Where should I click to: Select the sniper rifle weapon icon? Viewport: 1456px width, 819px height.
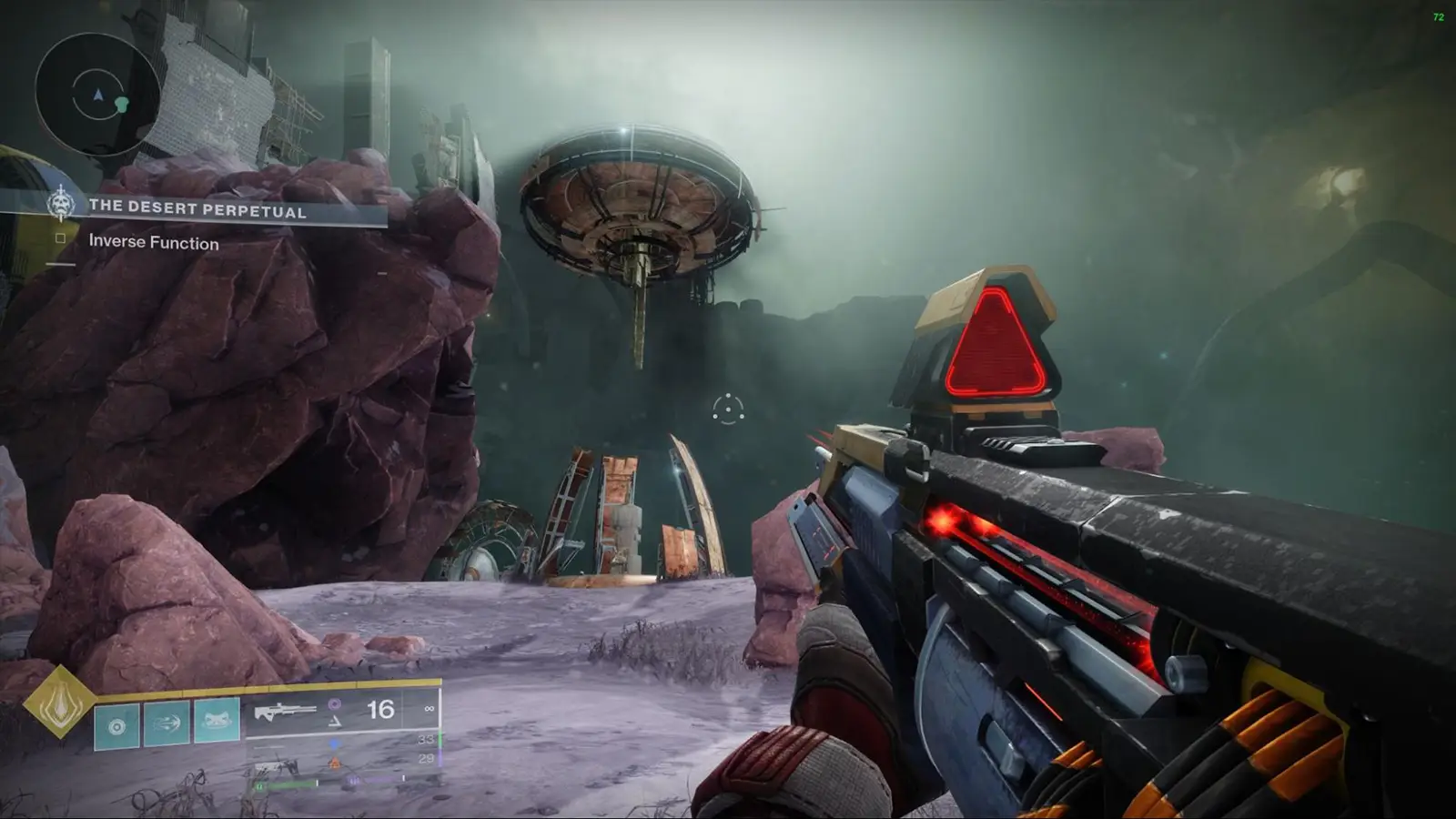click(287, 710)
